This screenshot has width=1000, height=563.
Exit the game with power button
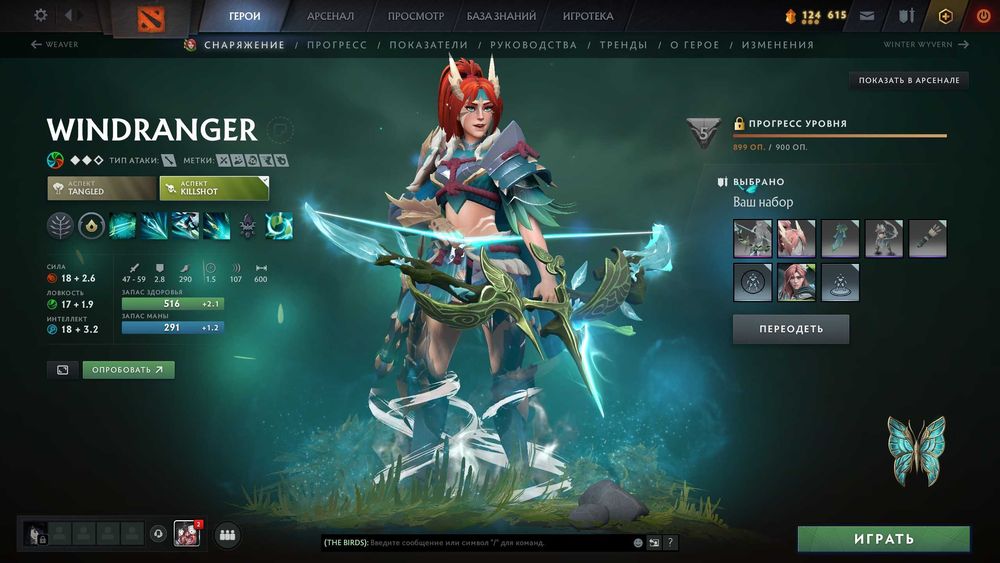982,16
